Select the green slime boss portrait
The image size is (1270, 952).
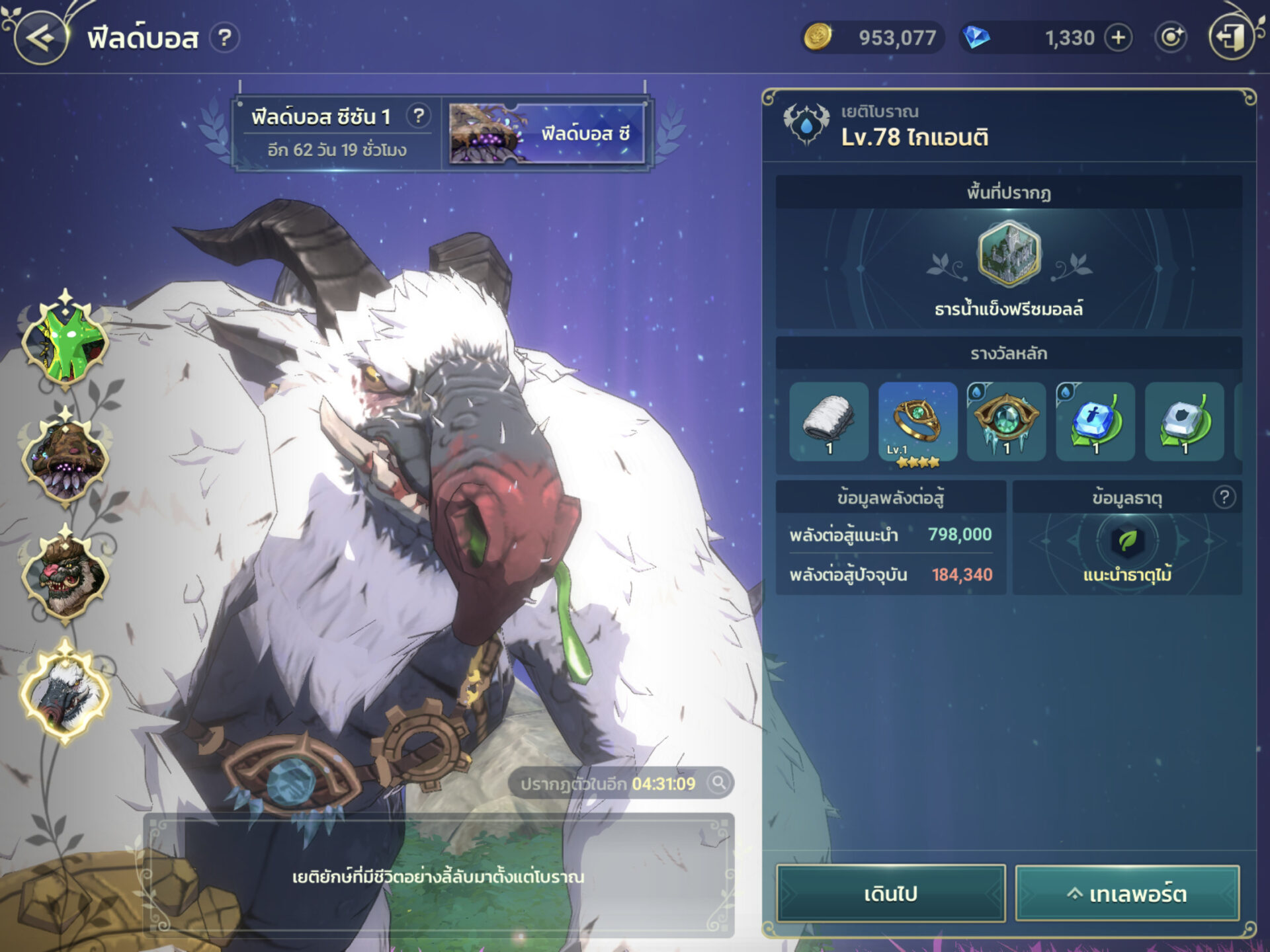[x=65, y=342]
